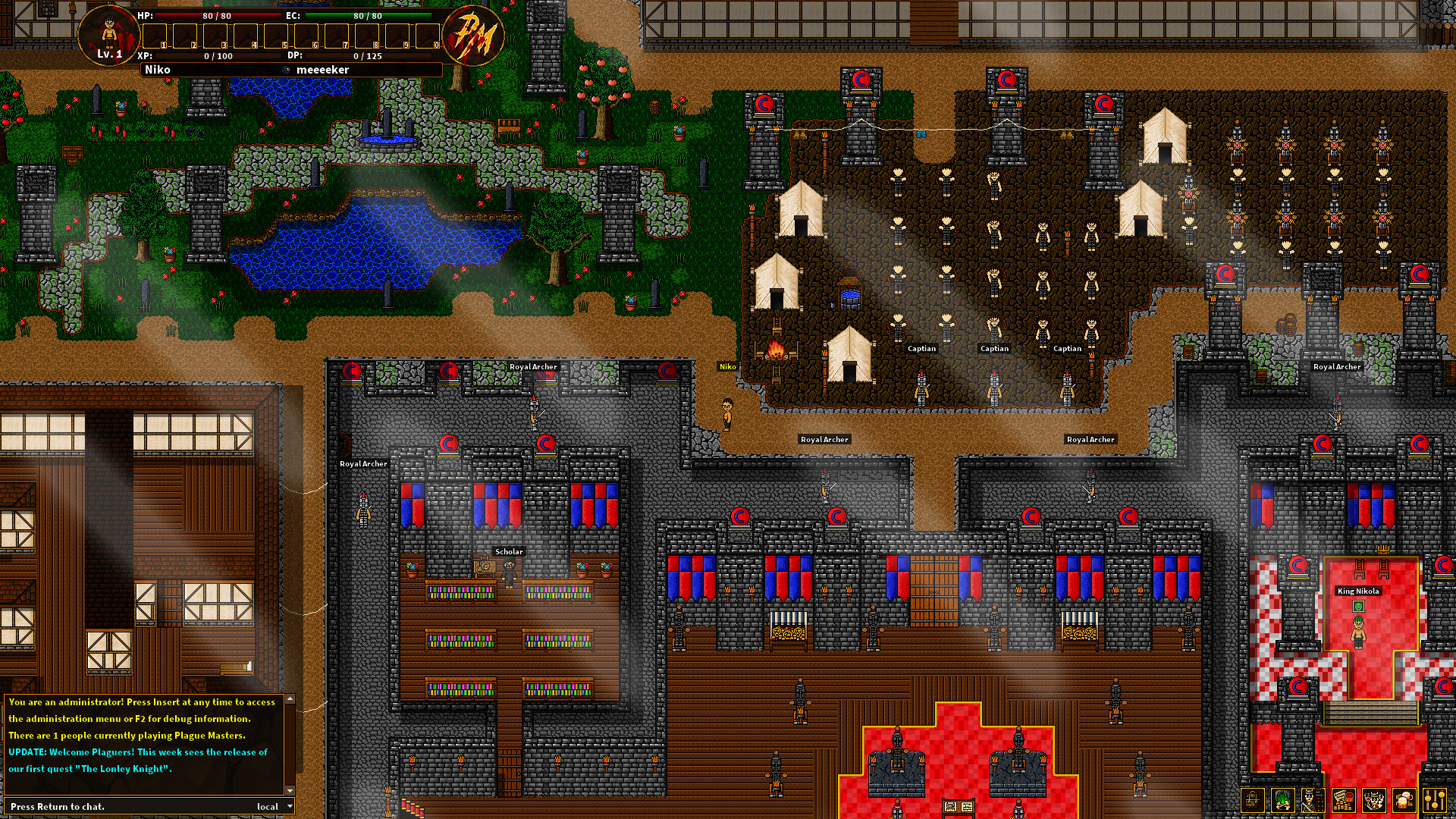This screenshot has height=819, width=1456.
Task: Click the HP health bar
Action: pyautogui.click(x=217, y=17)
